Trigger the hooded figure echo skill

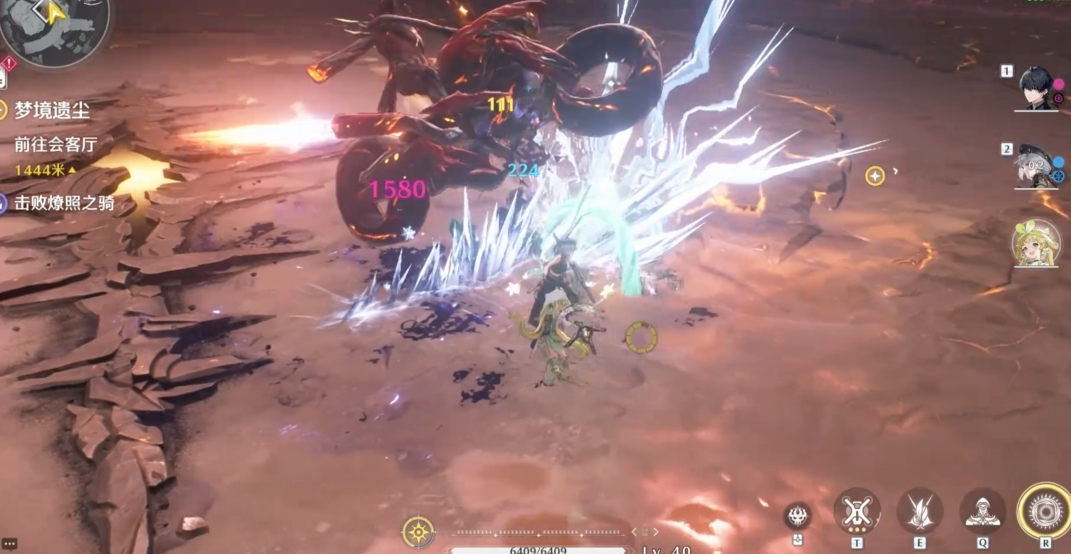point(983,511)
